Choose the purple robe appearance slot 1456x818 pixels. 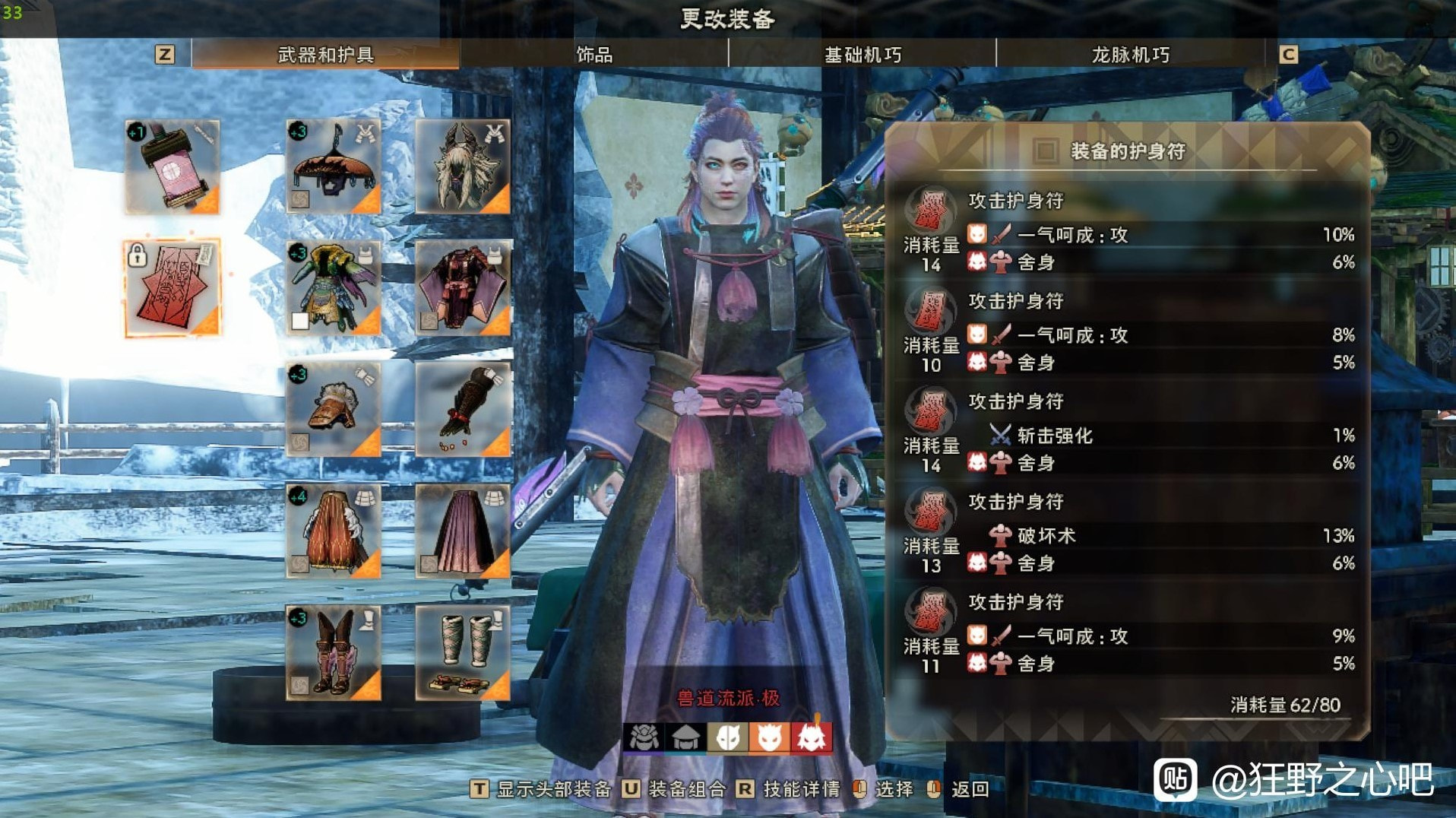[x=463, y=288]
